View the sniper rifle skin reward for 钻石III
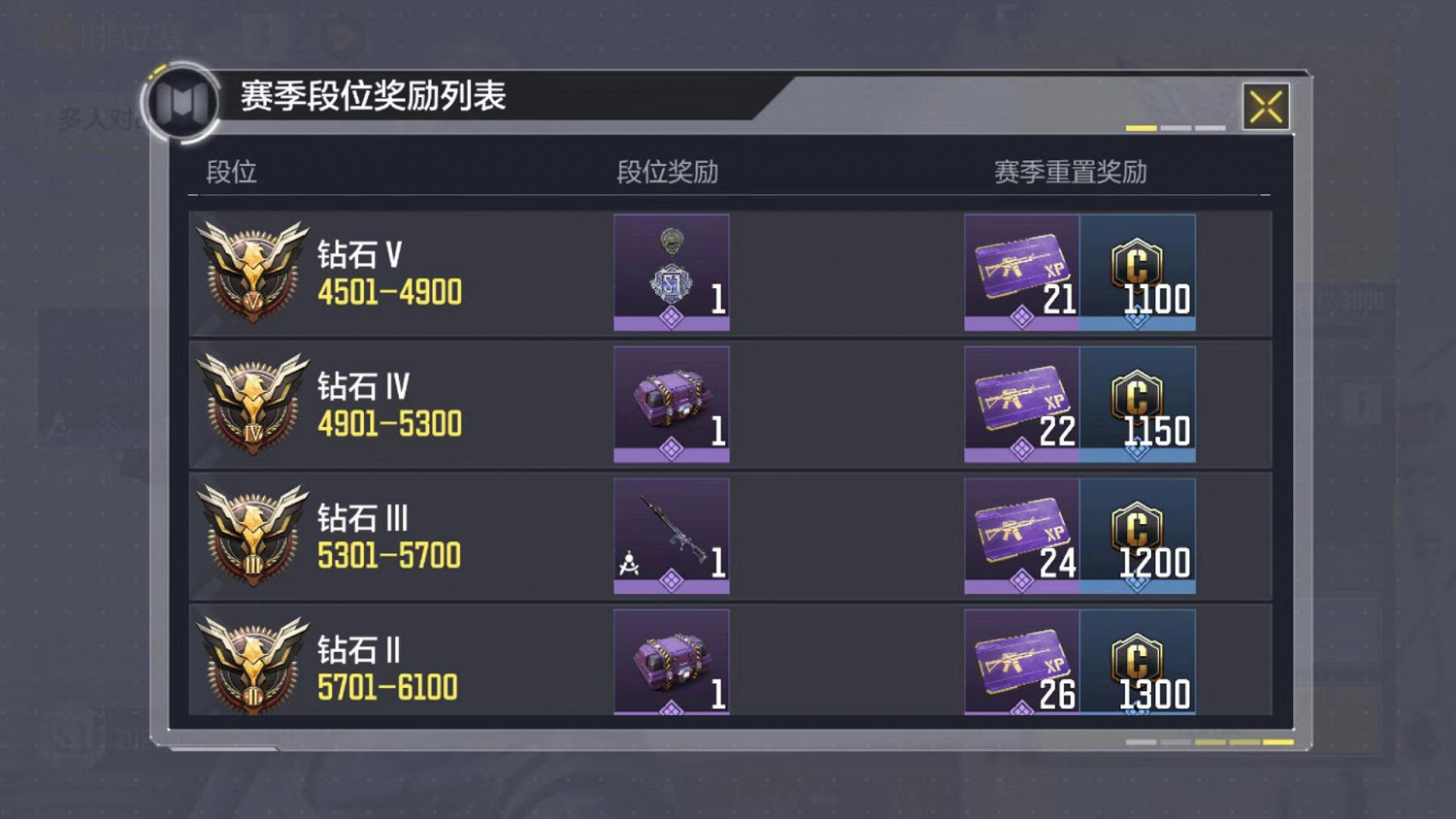 (x=671, y=533)
